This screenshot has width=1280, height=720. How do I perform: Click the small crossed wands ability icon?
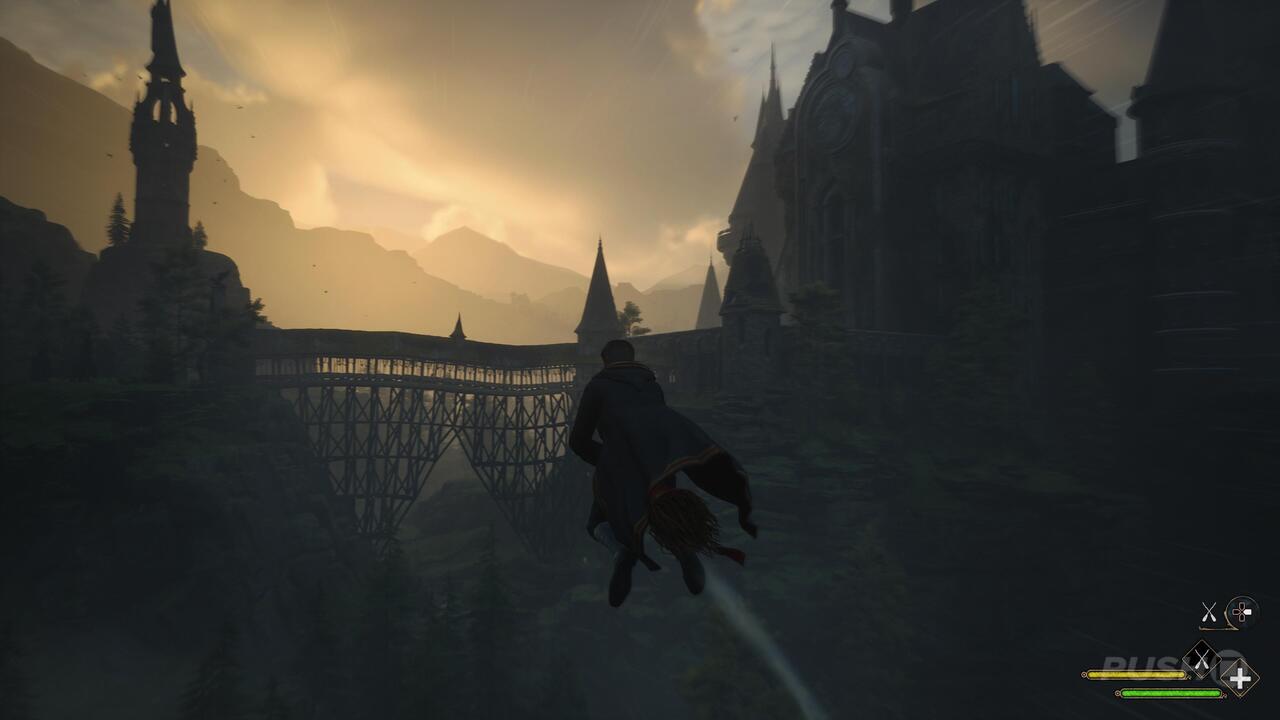[1209, 611]
